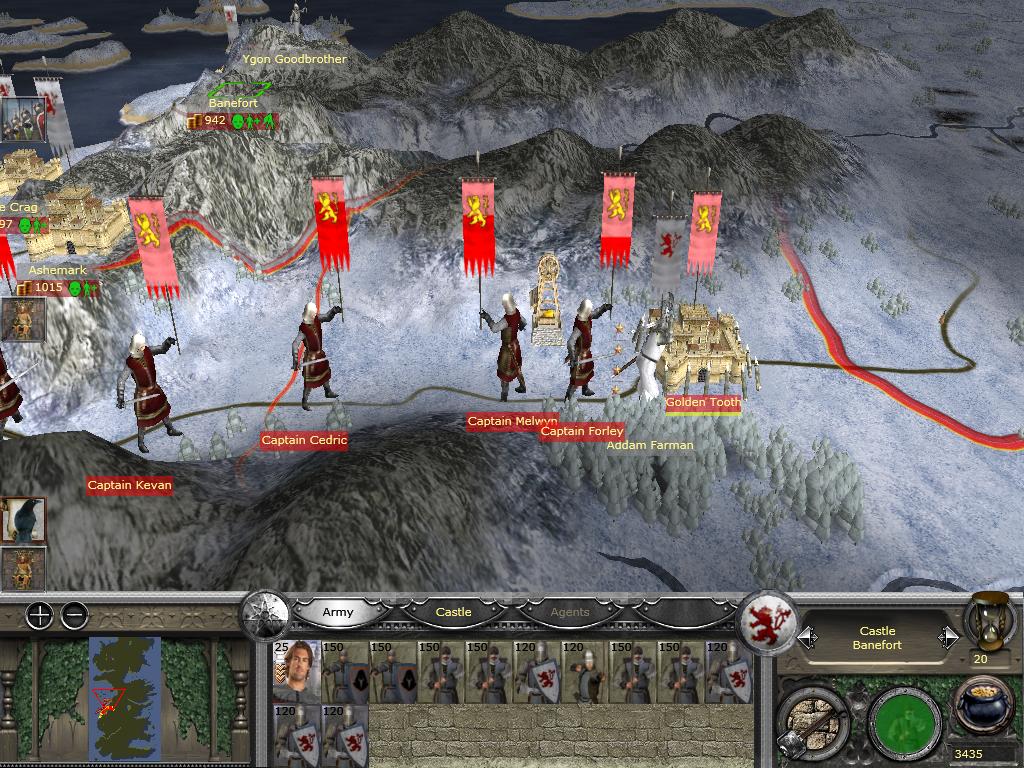Image resolution: width=1024 pixels, height=768 pixels.
Task: End the turn using the hourglass
Action: 987,622
